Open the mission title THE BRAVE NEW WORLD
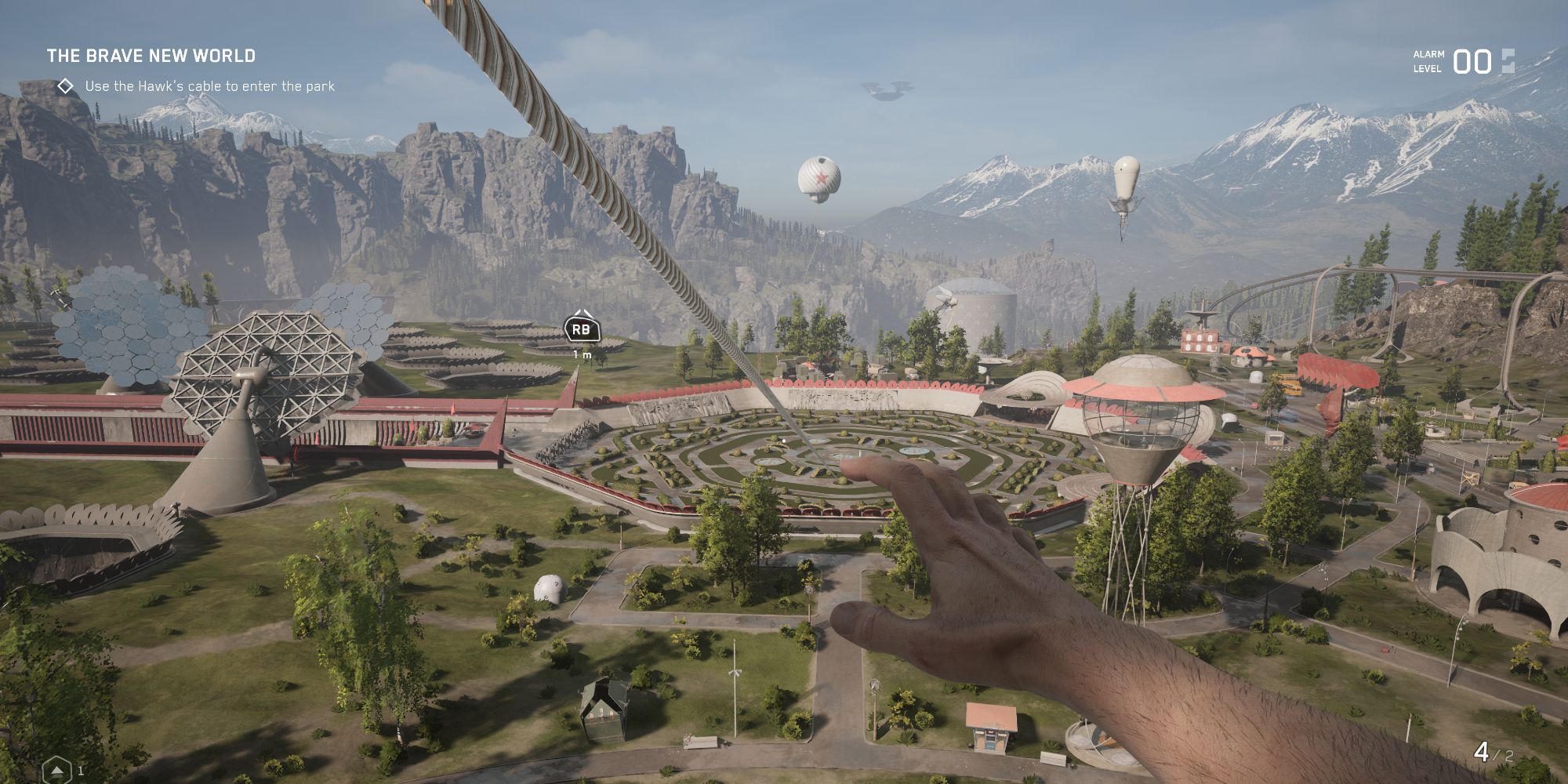Viewport: 1568px width, 784px height. click(x=151, y=56)
